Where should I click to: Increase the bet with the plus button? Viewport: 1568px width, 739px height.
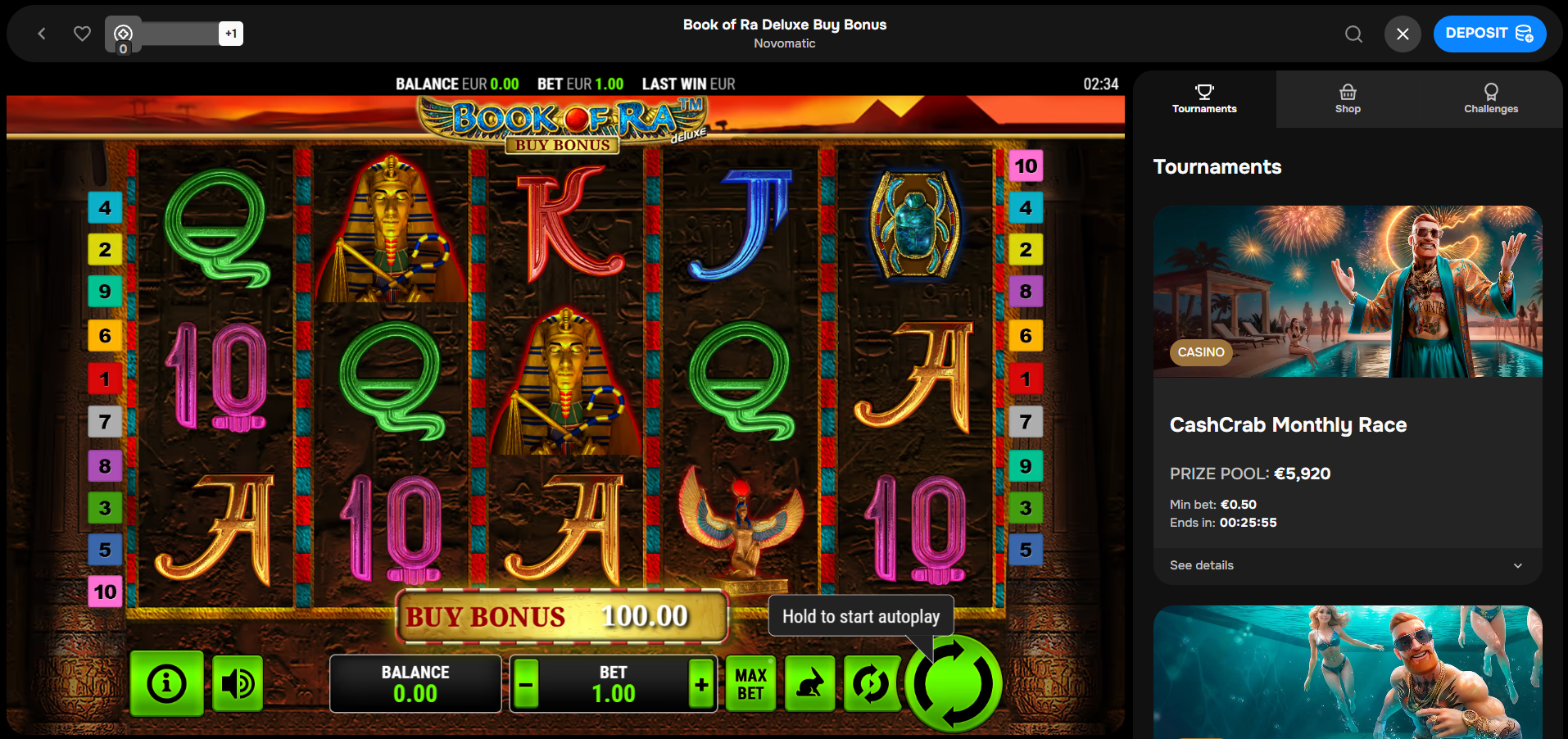[701, 683]
